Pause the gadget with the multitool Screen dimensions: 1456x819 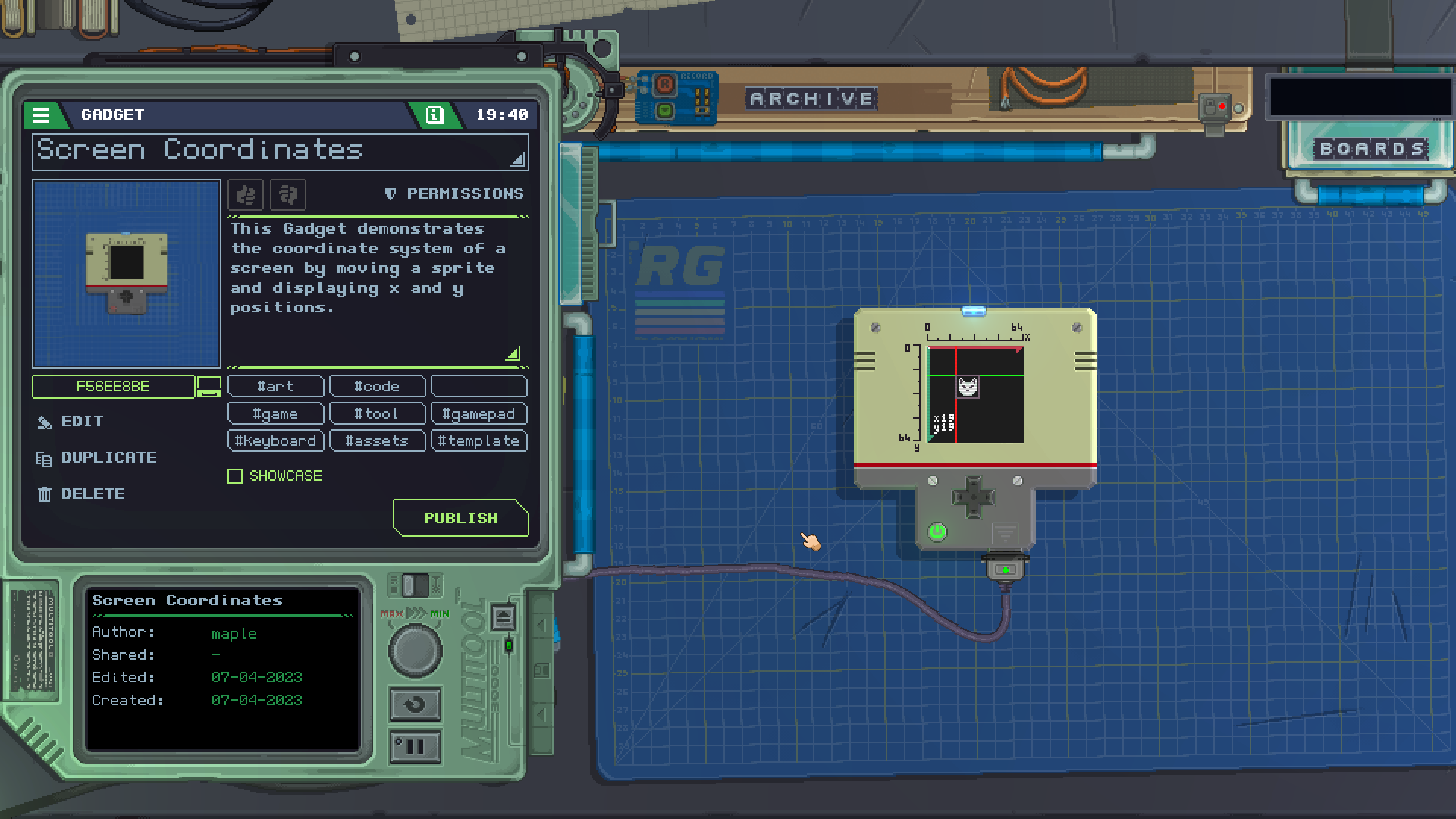pyautogui.click(x=415, y=747)
